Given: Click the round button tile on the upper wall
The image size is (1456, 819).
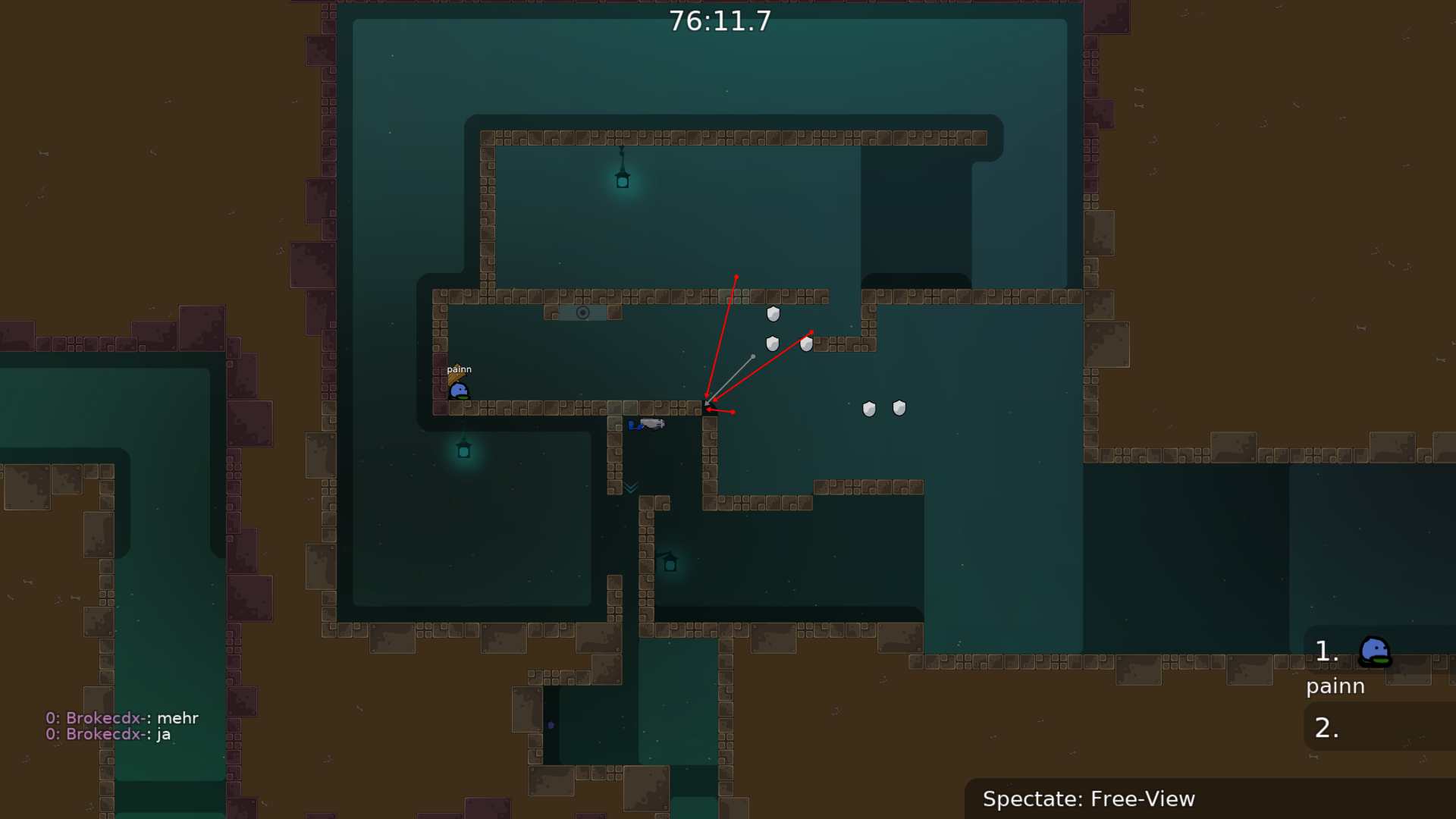Looking at the screenshot, I should click(x=584, y=312).
